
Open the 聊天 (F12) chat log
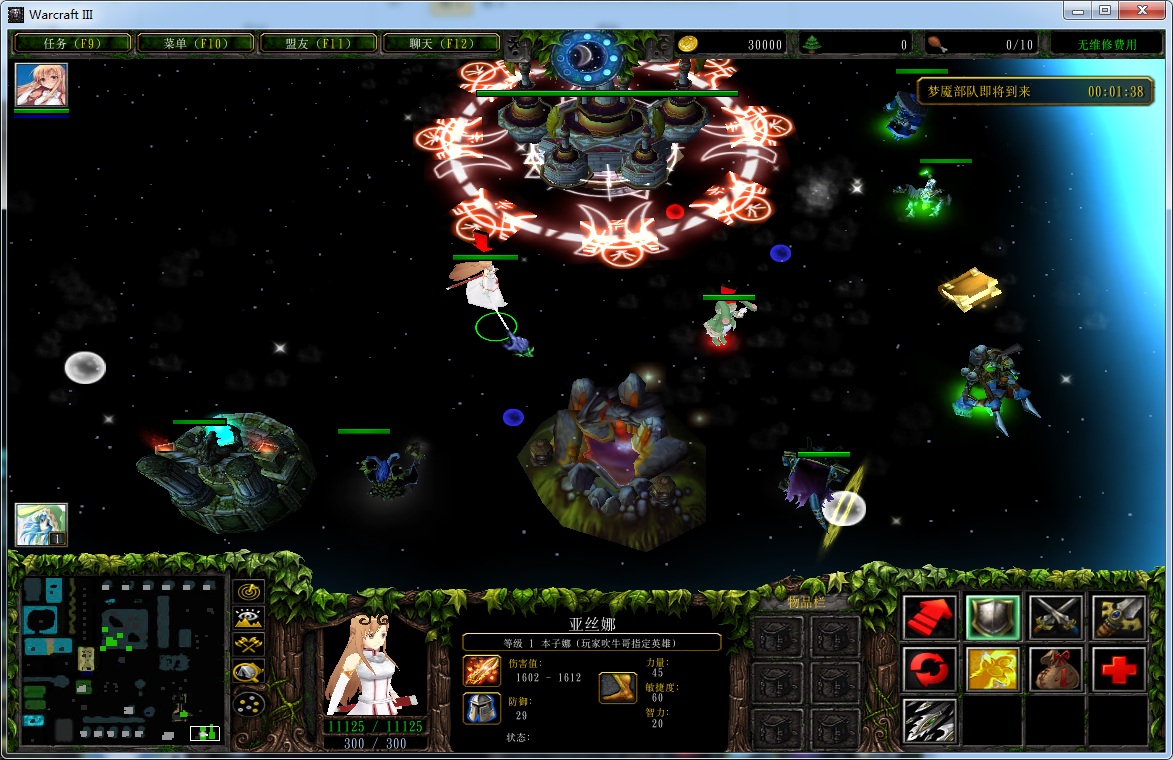pyautogui.click(x=441, y=43)
